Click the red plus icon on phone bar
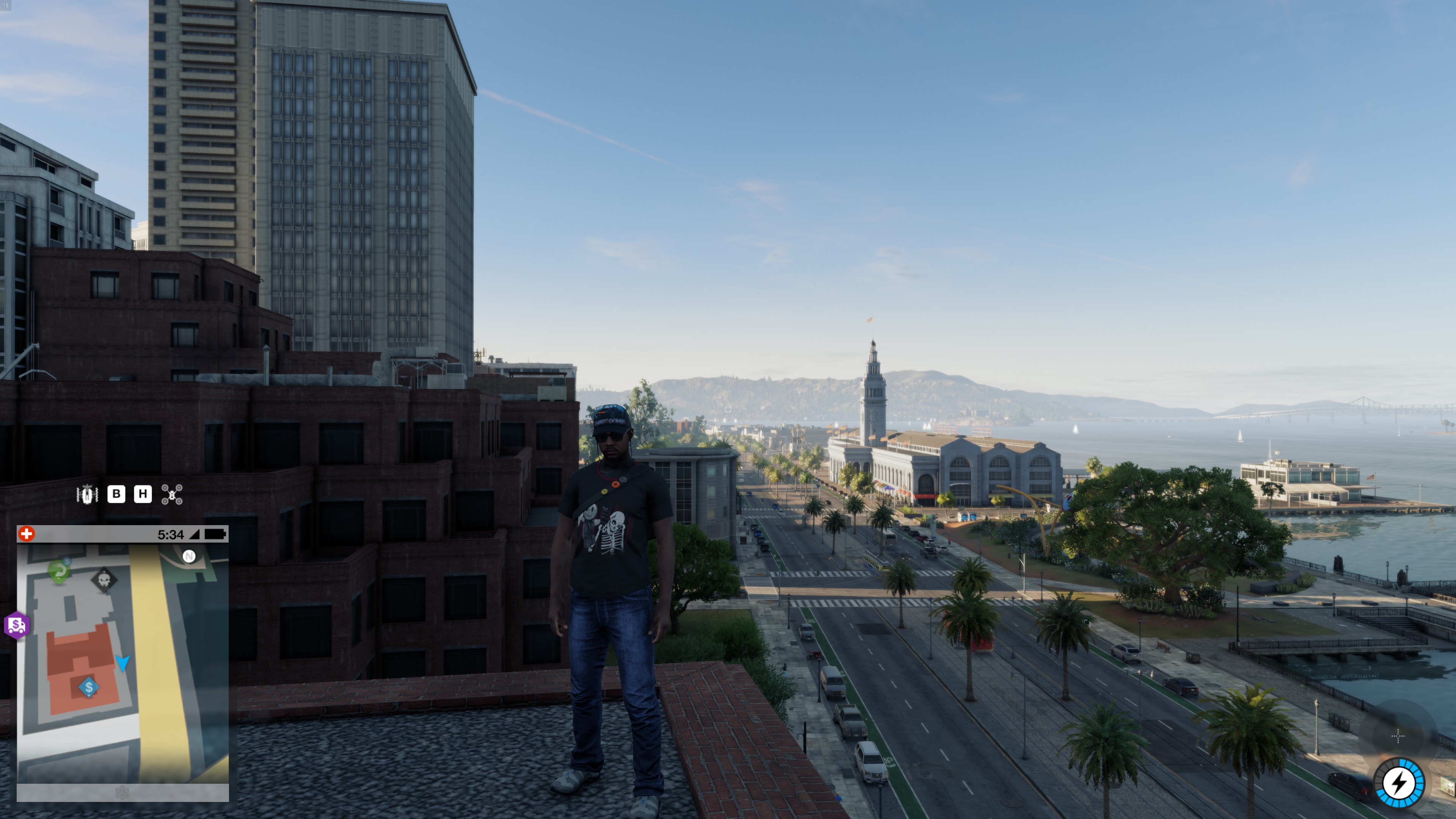Viewport: 1456px width, 819px height. pos(27,534)
